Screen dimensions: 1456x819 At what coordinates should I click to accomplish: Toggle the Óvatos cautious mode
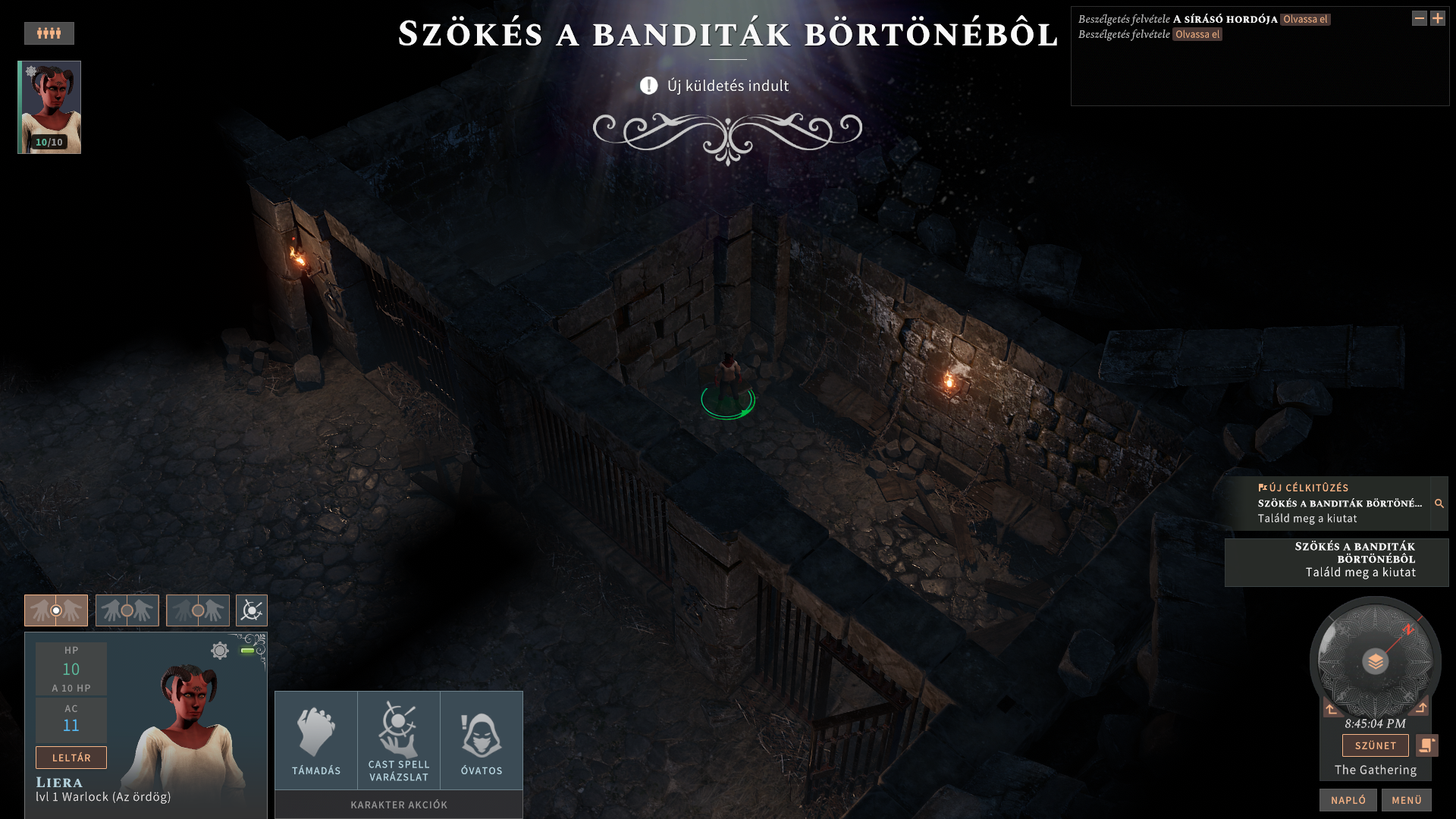(x=482, y=741)
